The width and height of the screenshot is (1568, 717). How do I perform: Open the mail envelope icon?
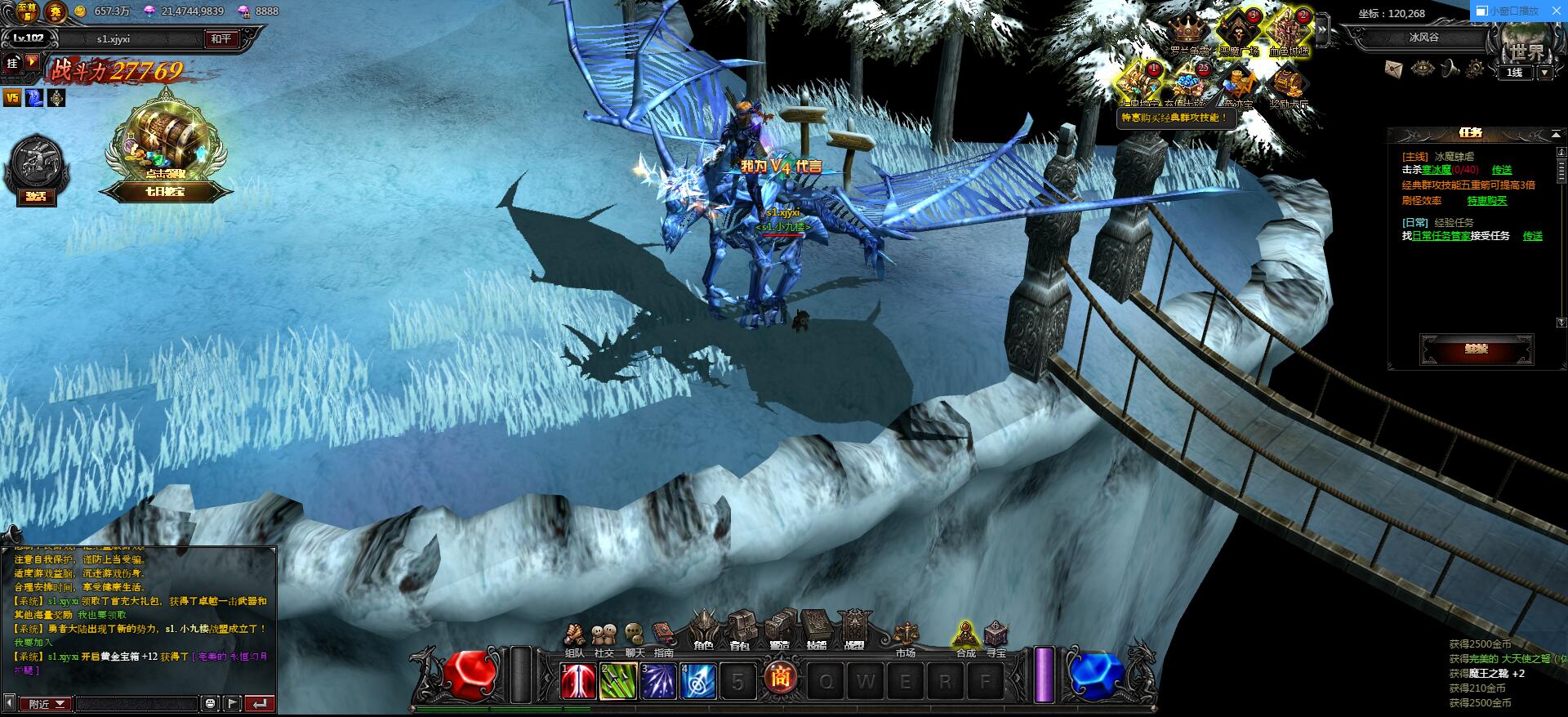point(1394,69)
